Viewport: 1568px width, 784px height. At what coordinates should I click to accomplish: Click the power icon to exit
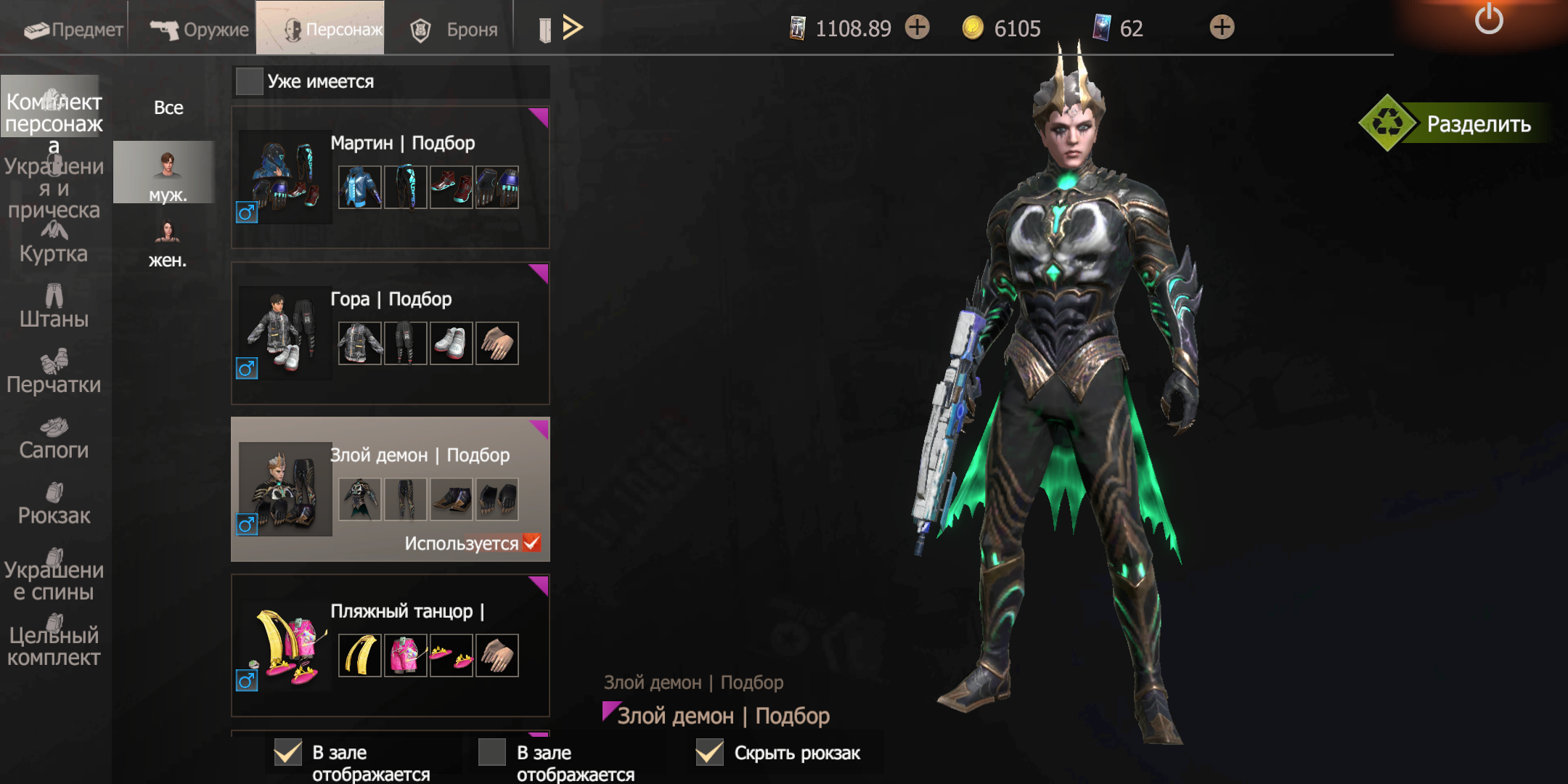(x=1488, y=19)
